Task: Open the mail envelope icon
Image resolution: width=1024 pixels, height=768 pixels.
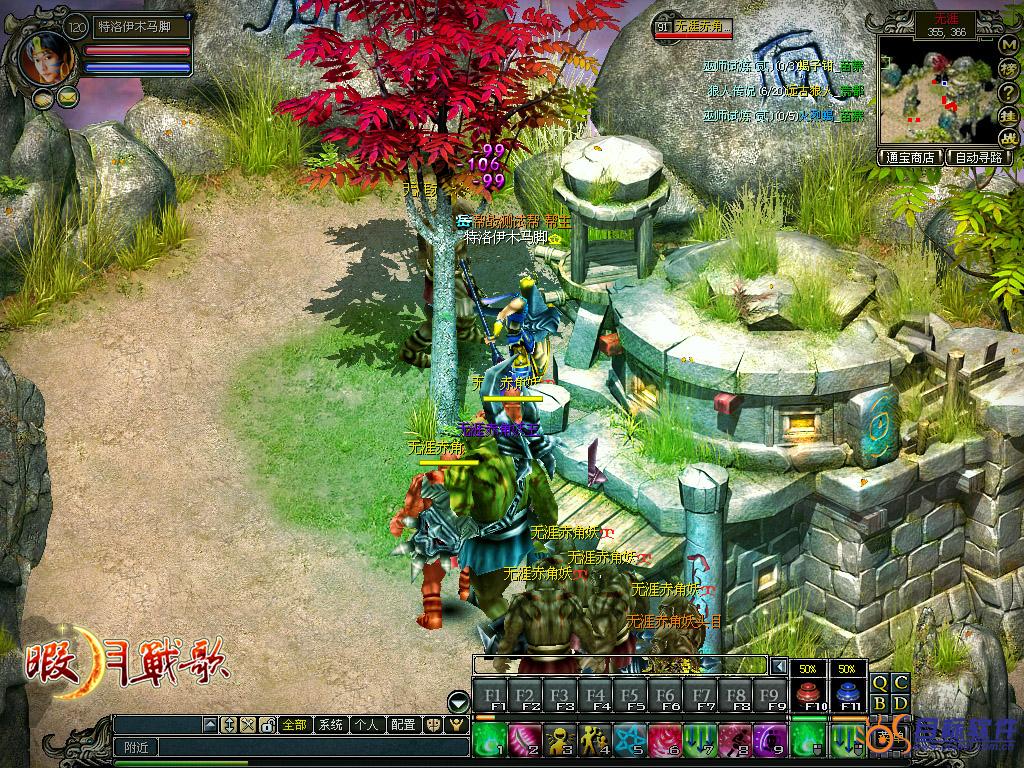Action: click(x=68, y=97)
